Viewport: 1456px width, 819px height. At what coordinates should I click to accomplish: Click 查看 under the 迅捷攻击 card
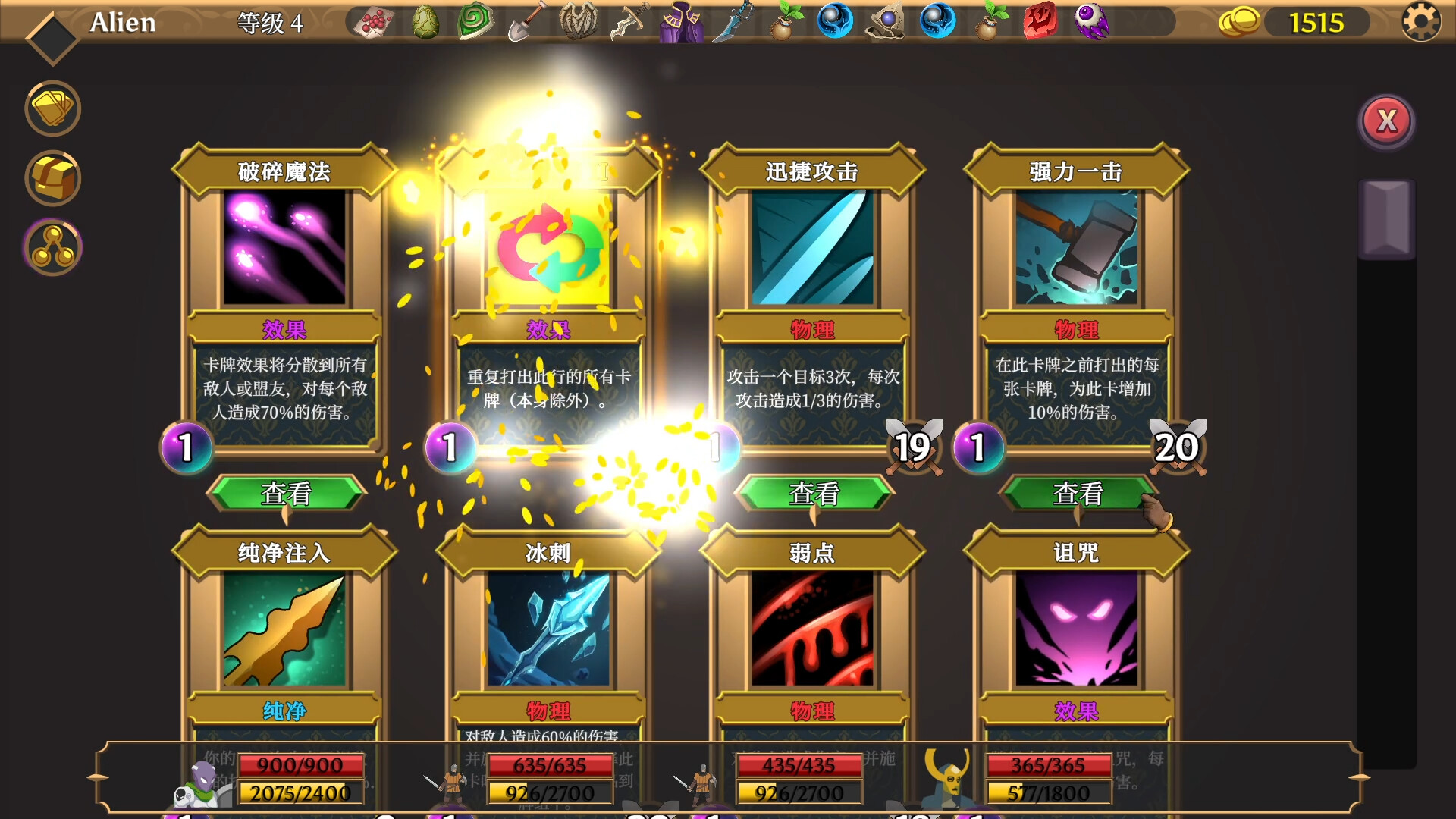coord(814,494)
